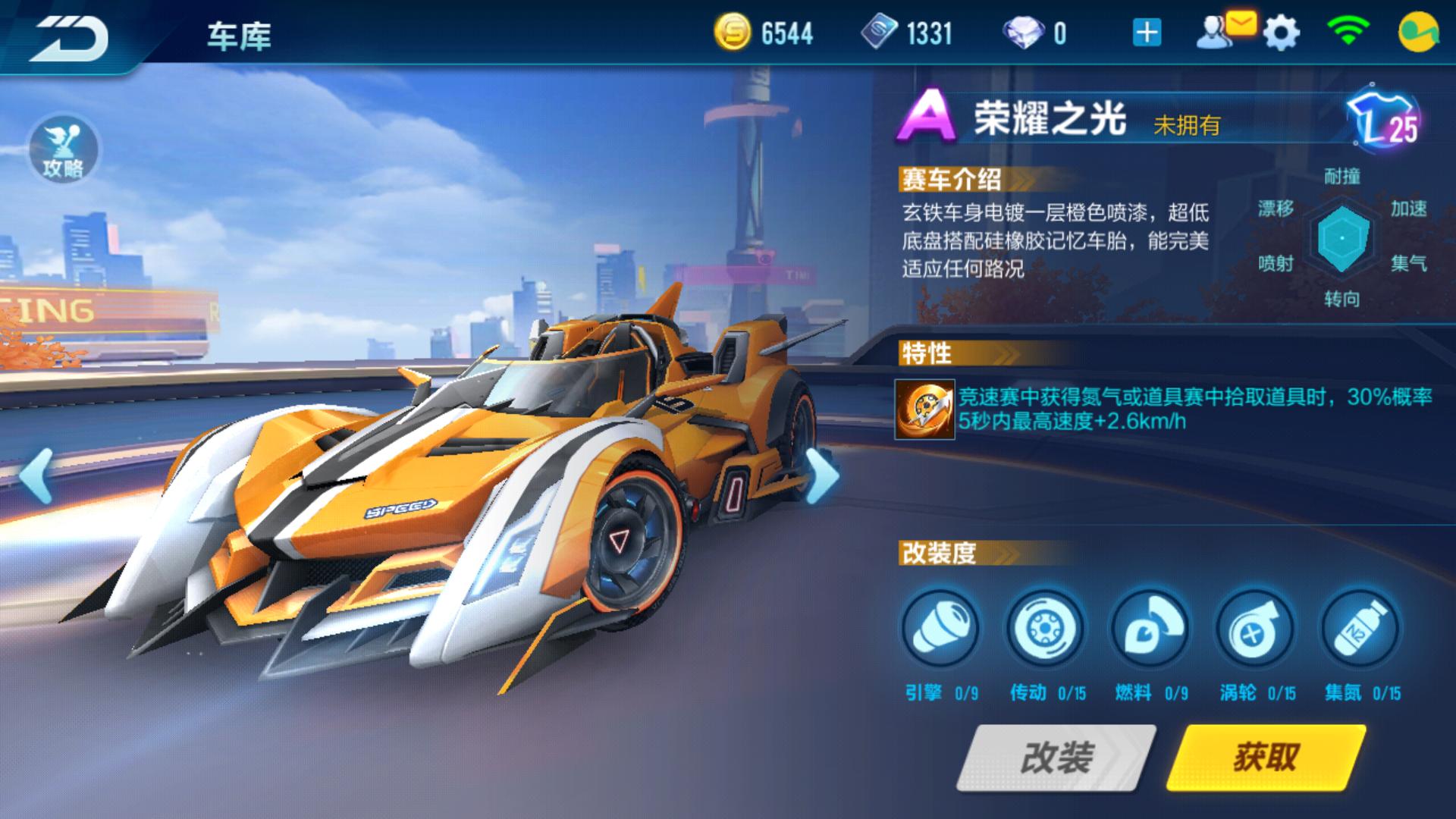The height and width of the screenshot is (819, 1456).
Task: Open the settings gear icon
Action: (1280, 32)
